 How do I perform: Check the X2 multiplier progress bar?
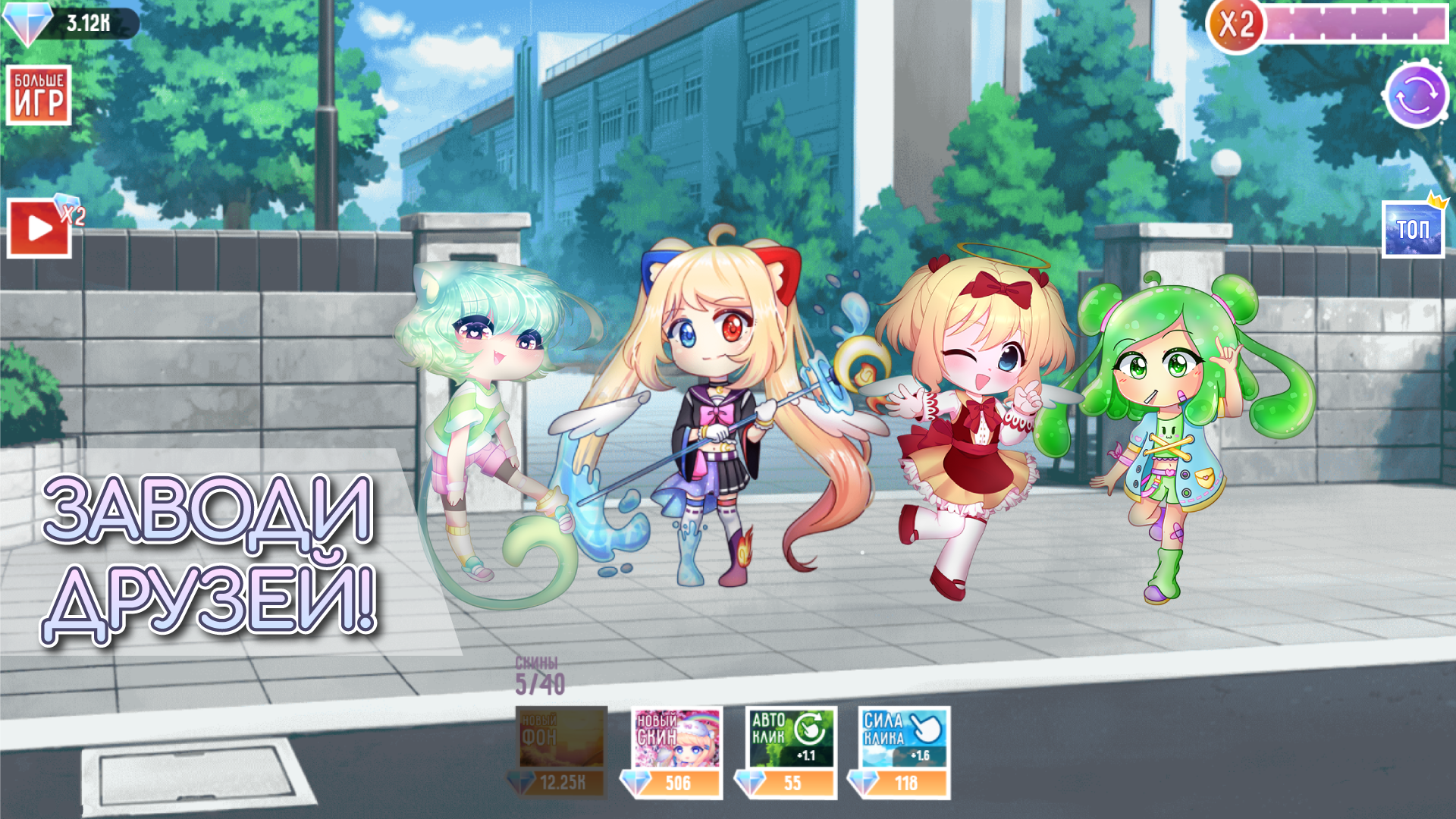click(1357, 23)
